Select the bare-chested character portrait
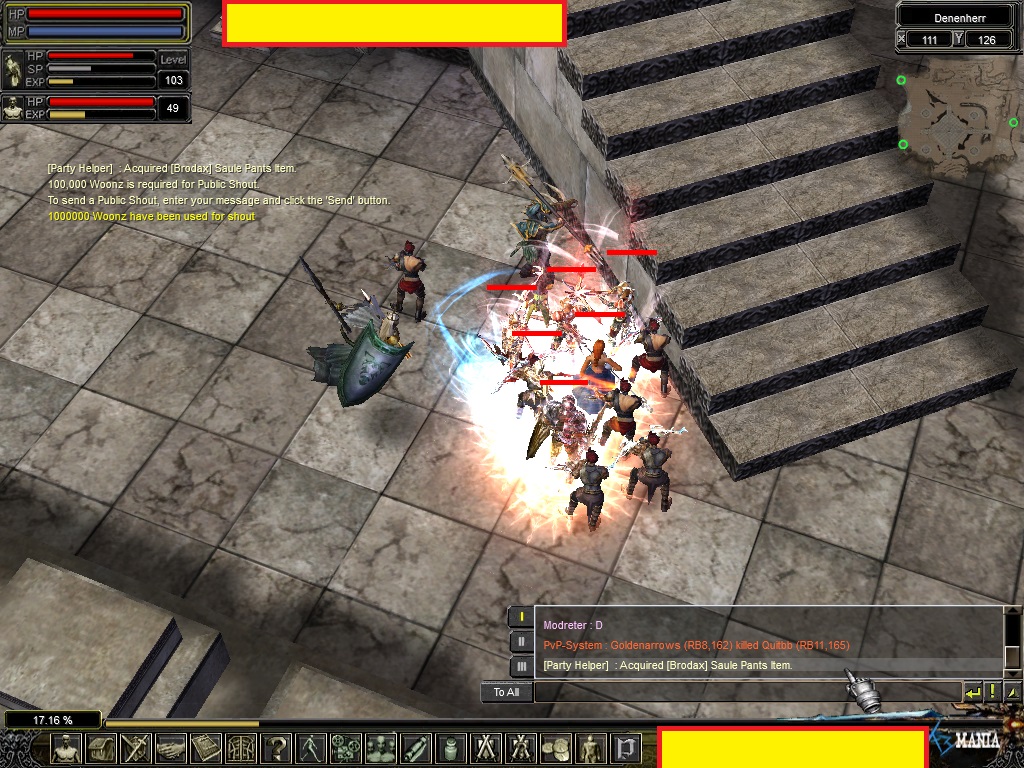The height and width of the screenshot is (768, 1024). pyautogui.click(x=13, y=108)
